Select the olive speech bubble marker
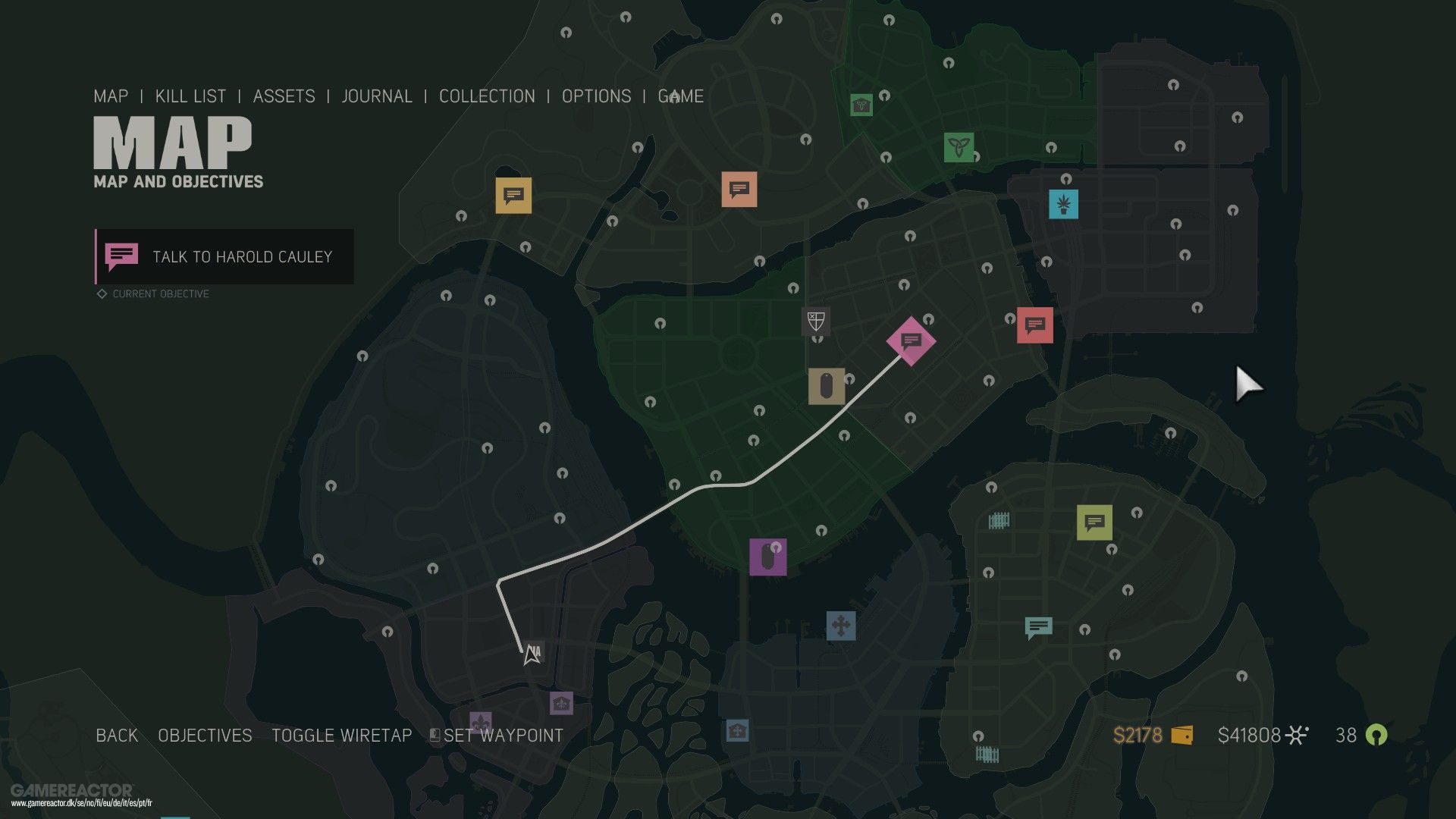 pyautogui.click(x=1094, y=522)
